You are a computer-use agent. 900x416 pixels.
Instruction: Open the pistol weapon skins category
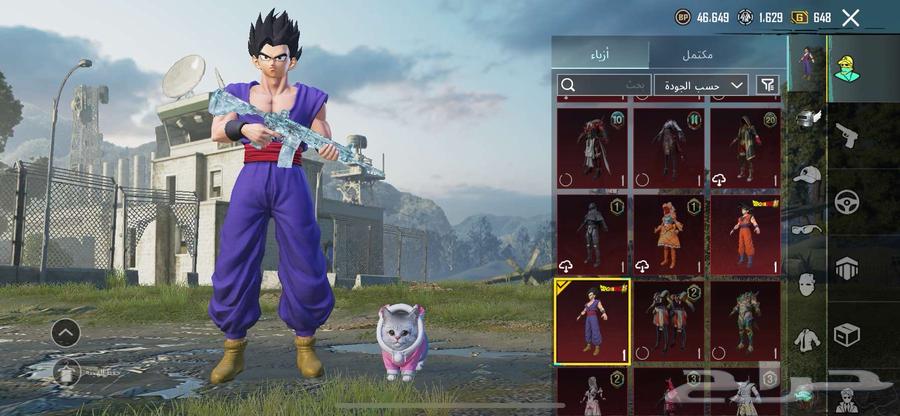click(x=845, y=134)
